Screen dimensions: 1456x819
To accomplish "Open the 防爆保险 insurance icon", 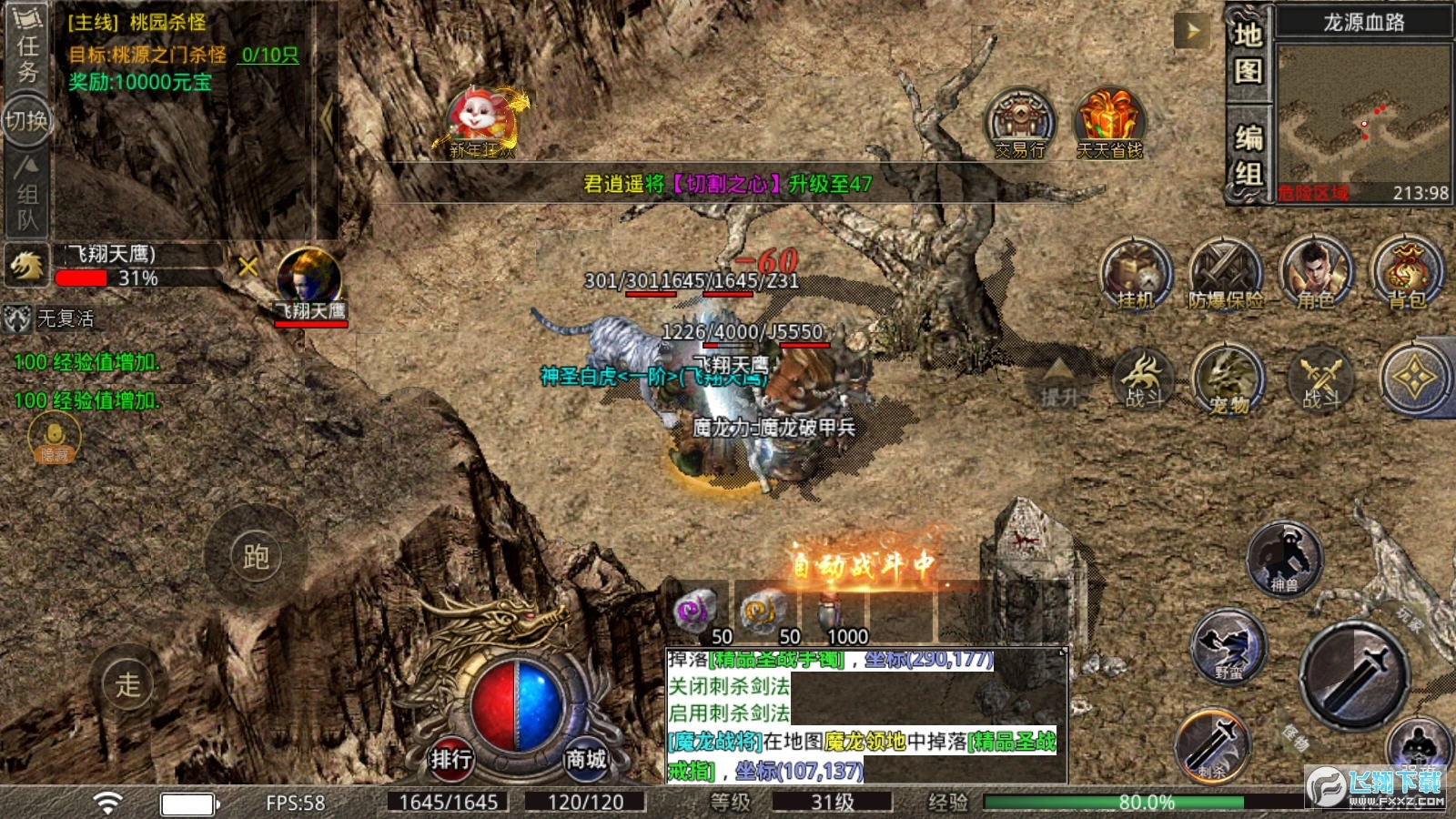I will point(1225,274).
